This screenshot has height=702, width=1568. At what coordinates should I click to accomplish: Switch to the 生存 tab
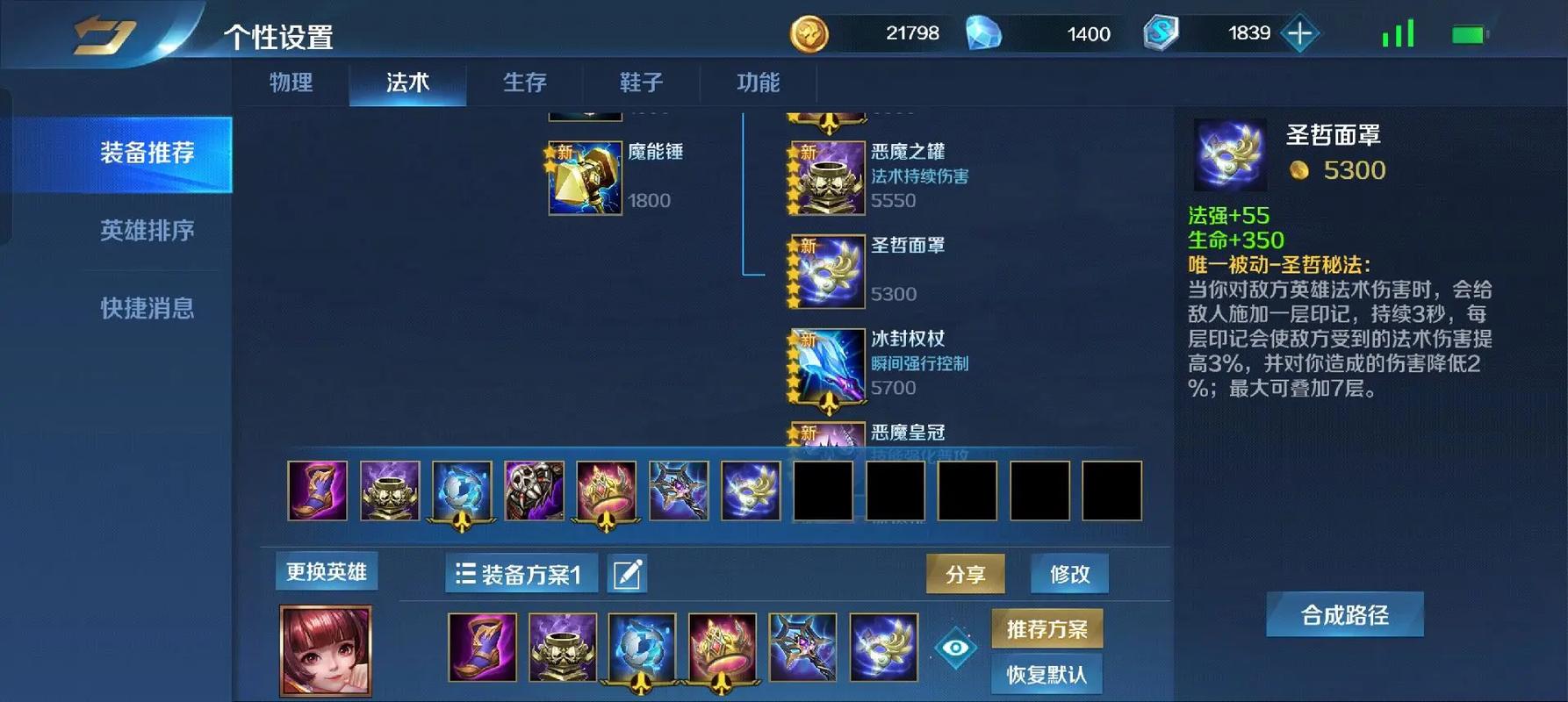(x=524, y=82)
